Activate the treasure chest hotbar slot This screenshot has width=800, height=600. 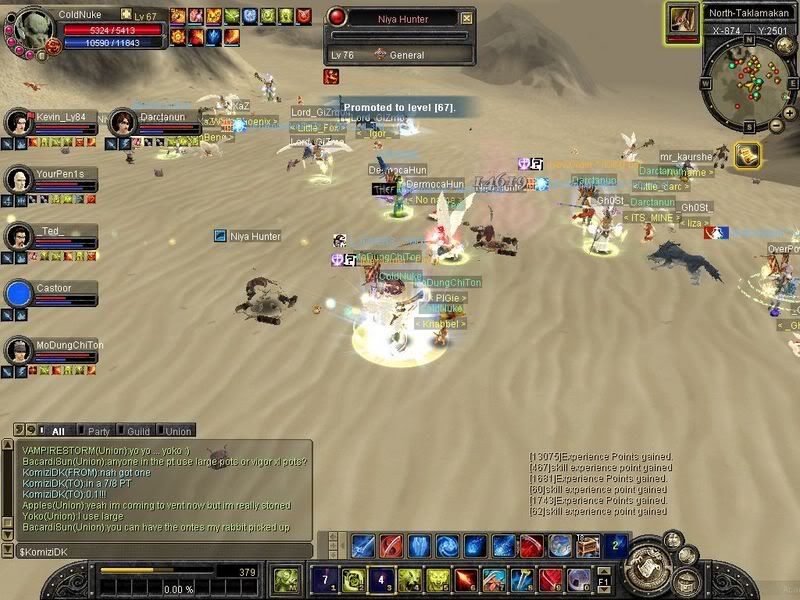pos(588,546)
